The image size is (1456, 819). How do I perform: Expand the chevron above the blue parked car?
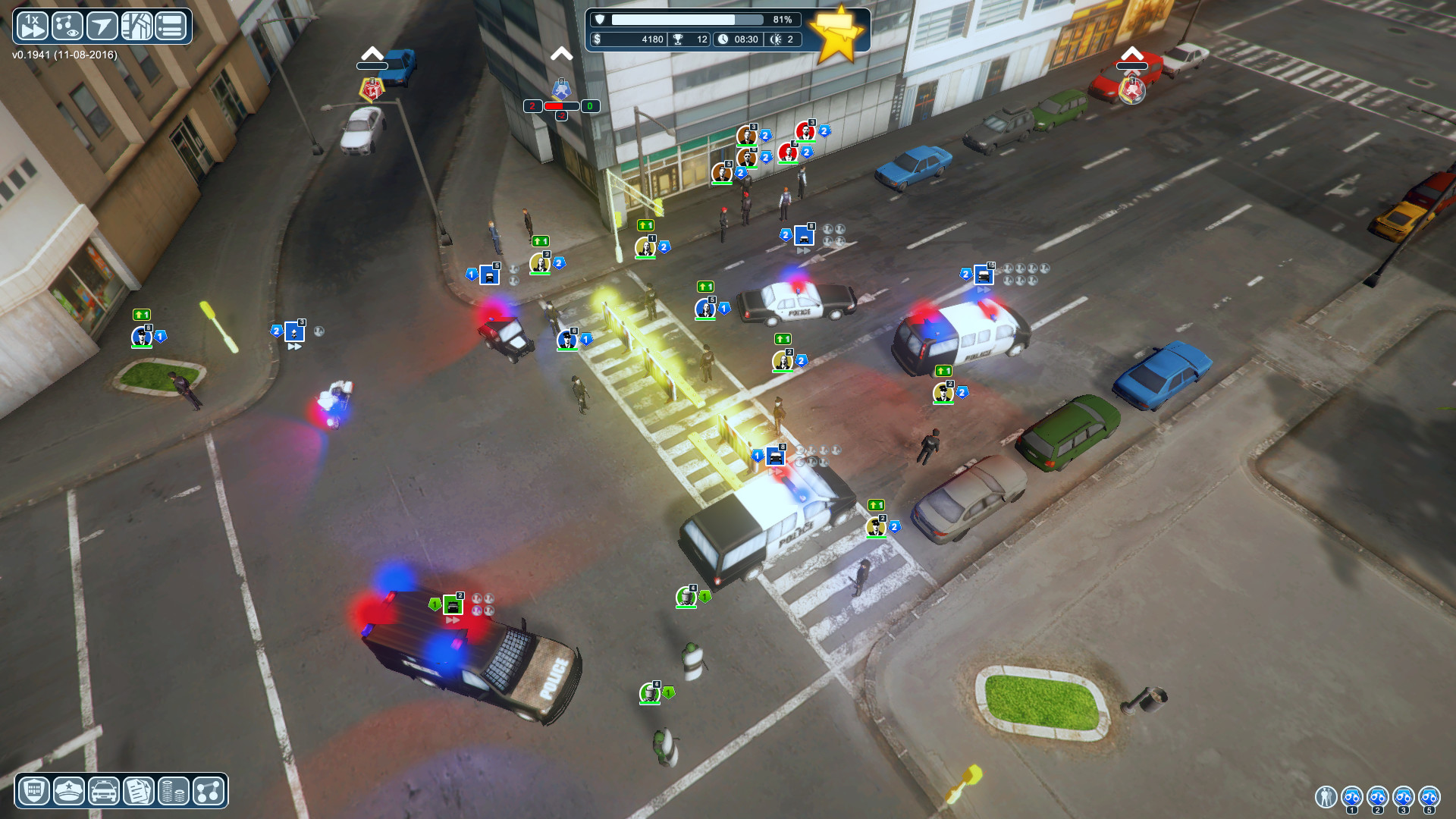(371, 54)
